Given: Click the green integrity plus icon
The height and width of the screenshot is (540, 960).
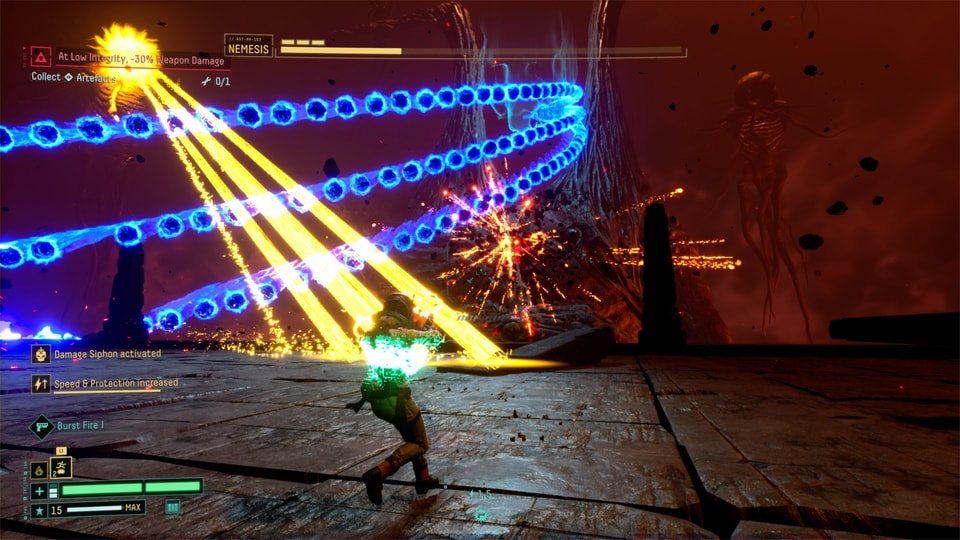Looking at the screenshot, I should 39,489.
